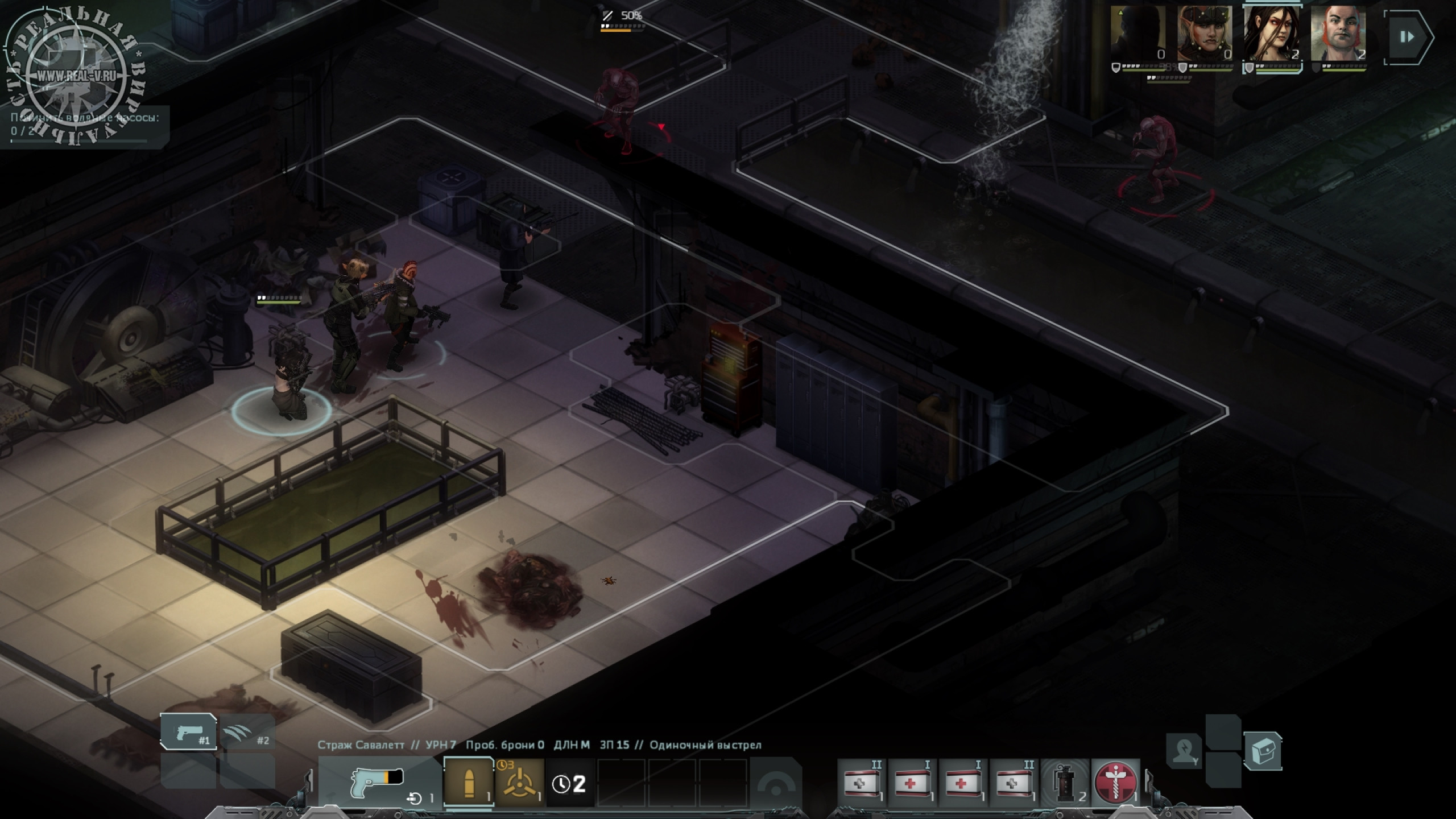The image size is (1456, 819).
Task: Activate the gold crosshair aimed shot ability
Action: 519,783
